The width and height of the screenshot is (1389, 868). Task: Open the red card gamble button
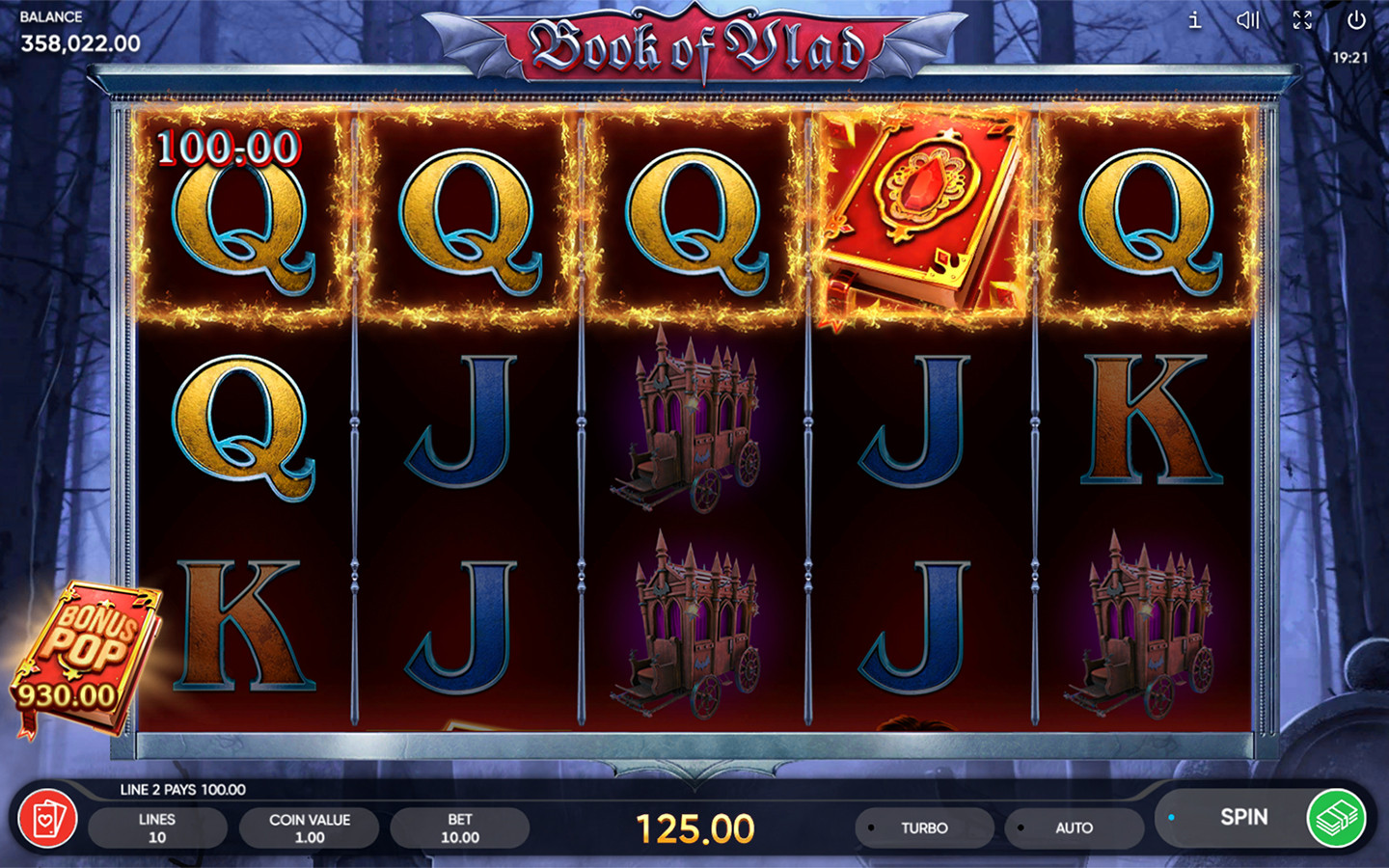47,820
